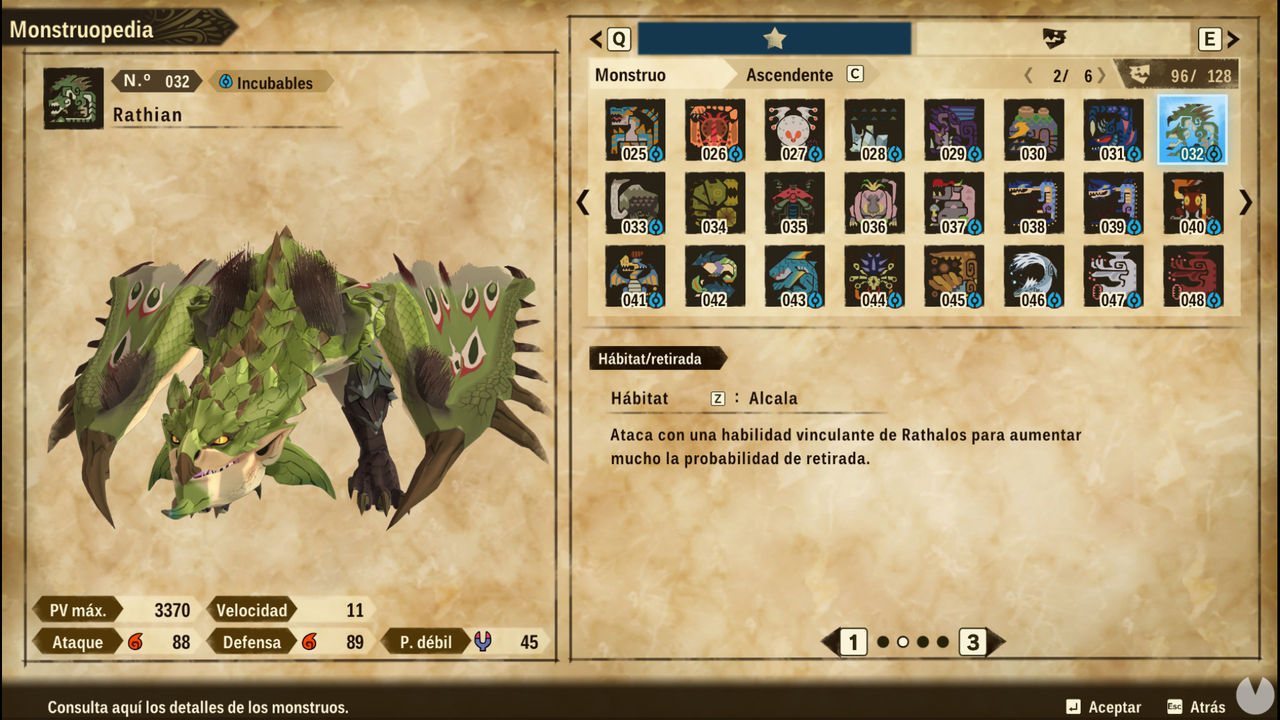This screenshot has height=720, width=1280.
Task: Select the egg entry numbered 027
Action: click(x=793, y=129)
